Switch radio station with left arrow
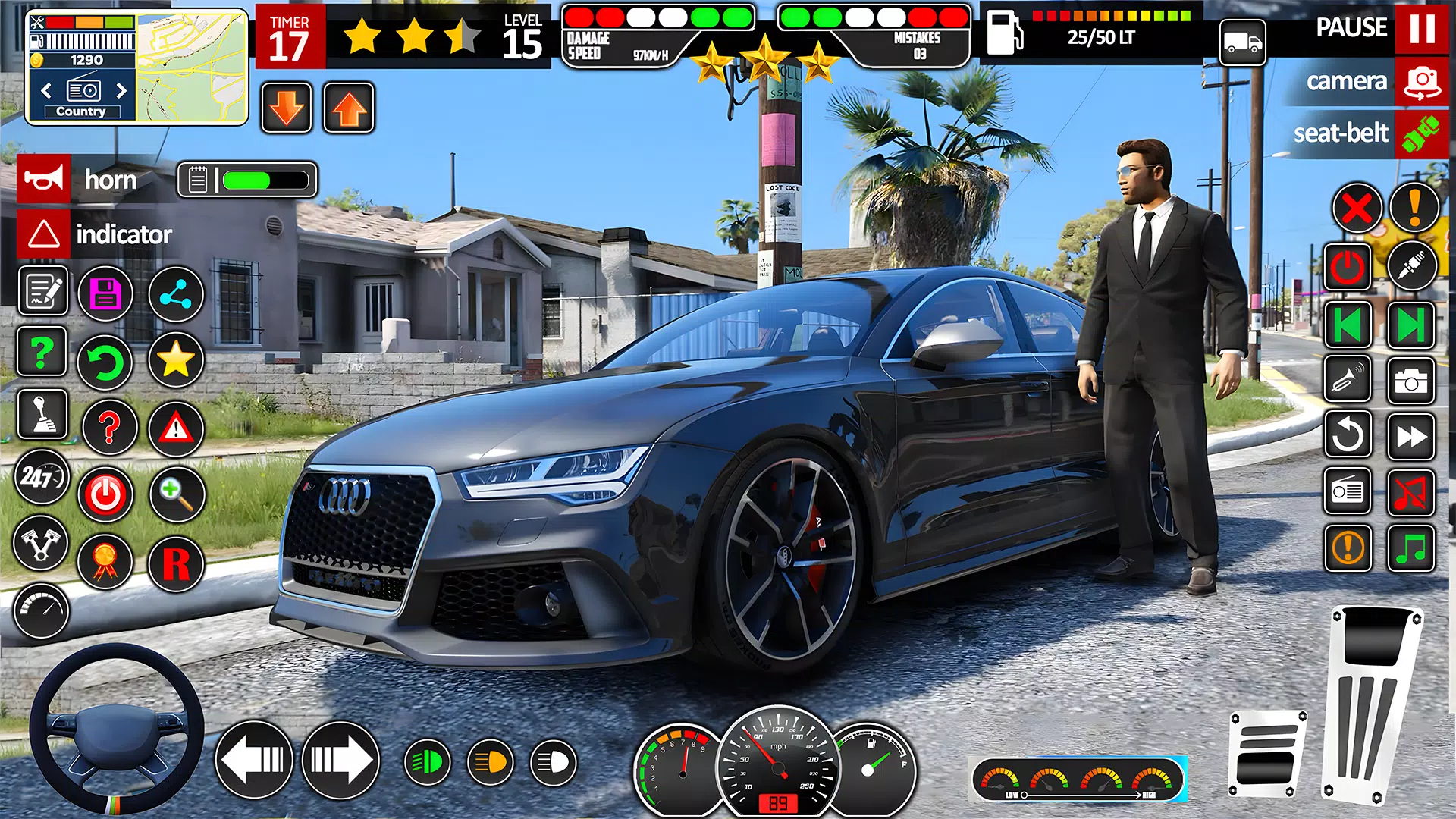The height and width of the screenshot is (819, 1456). coord(45,89)
